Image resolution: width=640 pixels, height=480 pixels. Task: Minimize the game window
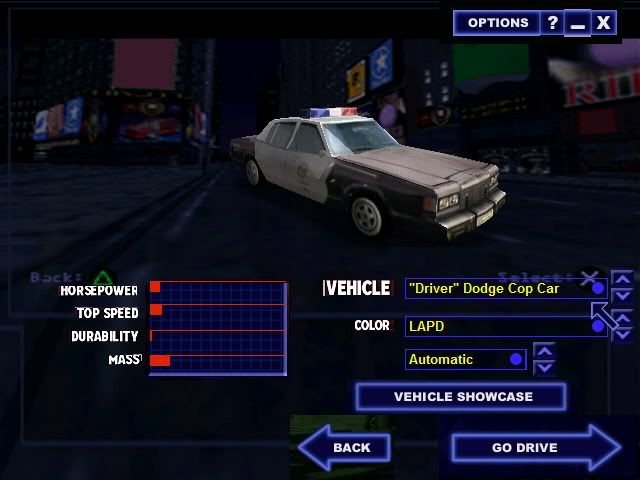pos(578,23)
